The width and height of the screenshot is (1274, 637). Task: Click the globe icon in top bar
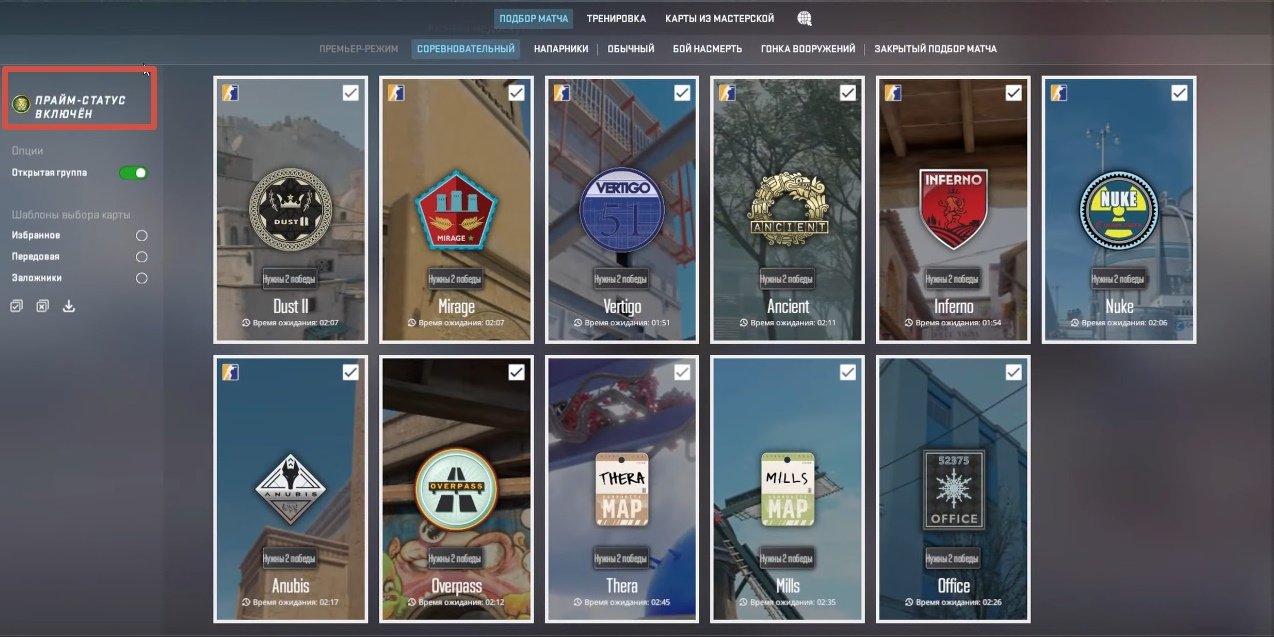[804, 18]
